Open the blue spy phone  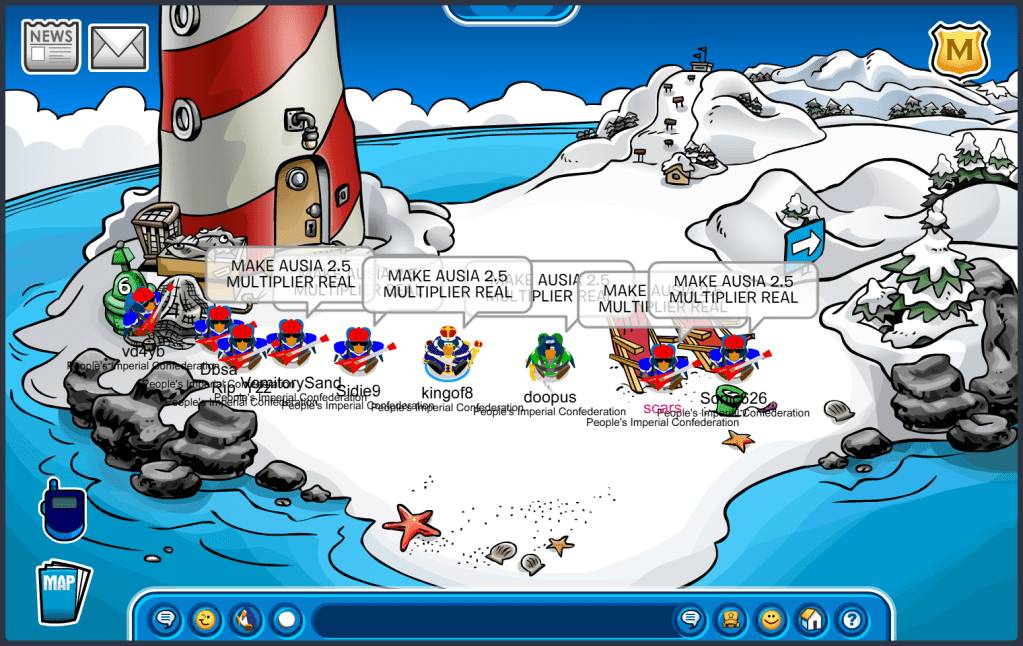pos(63,508)
